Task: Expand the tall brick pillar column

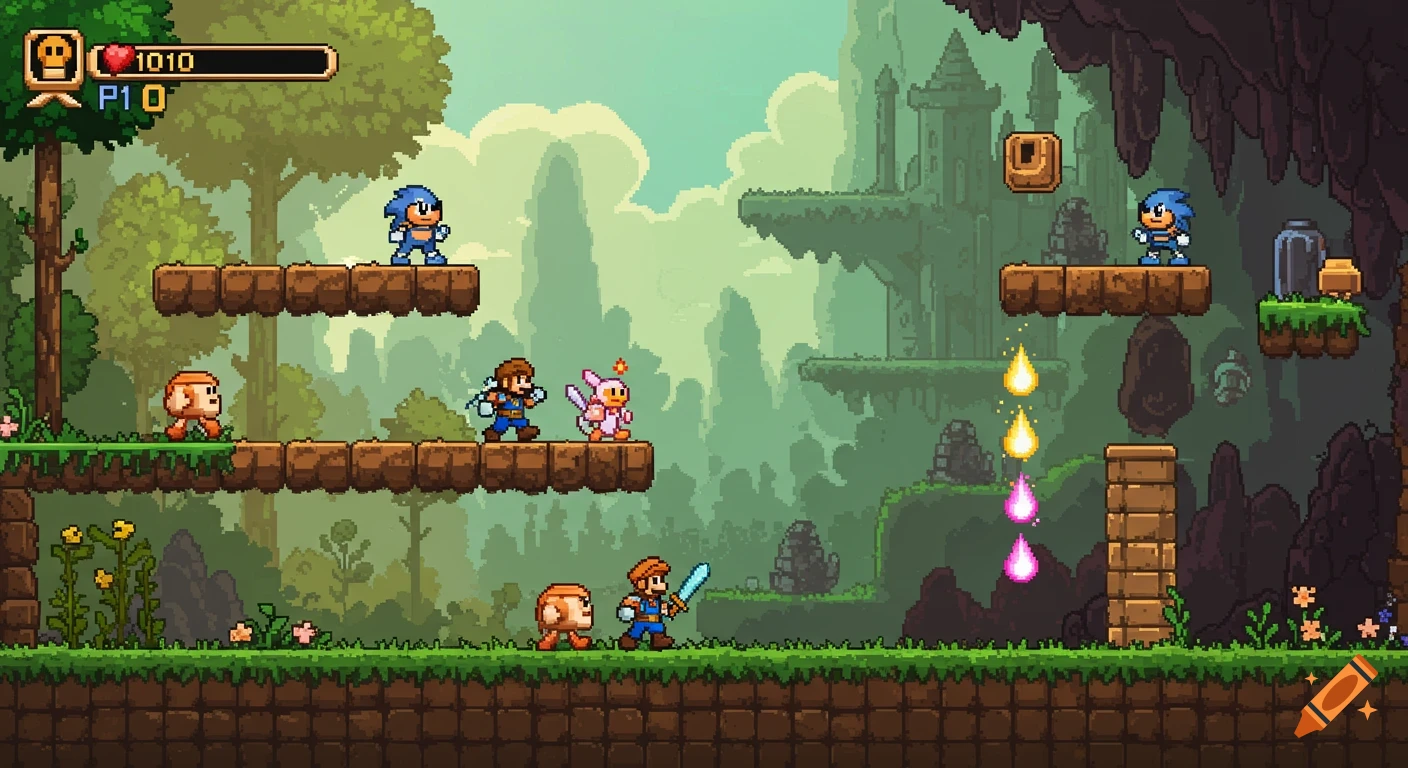Action: [x=1140, y=540]
